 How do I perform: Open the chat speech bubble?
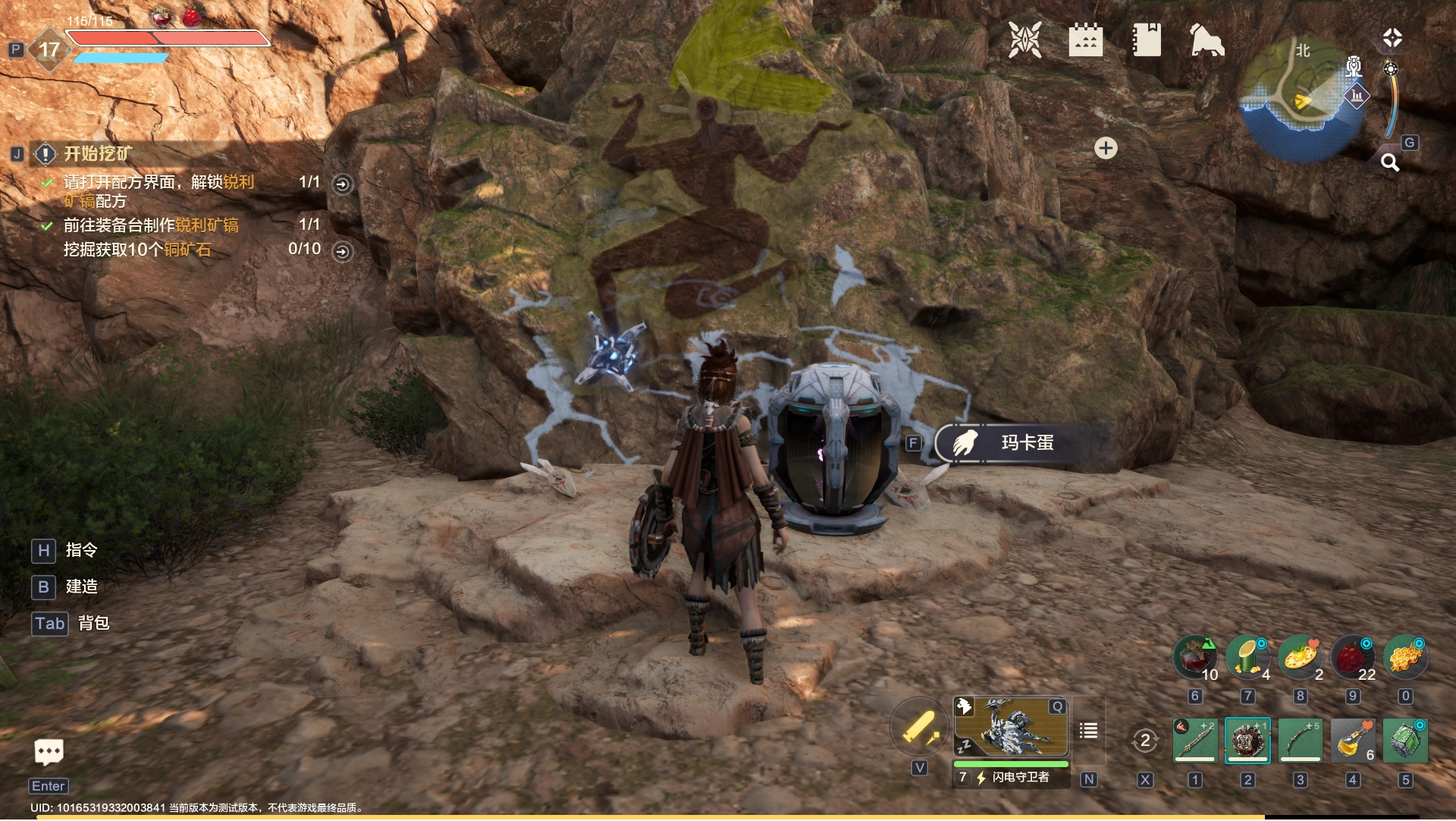(x=49, y=752)
